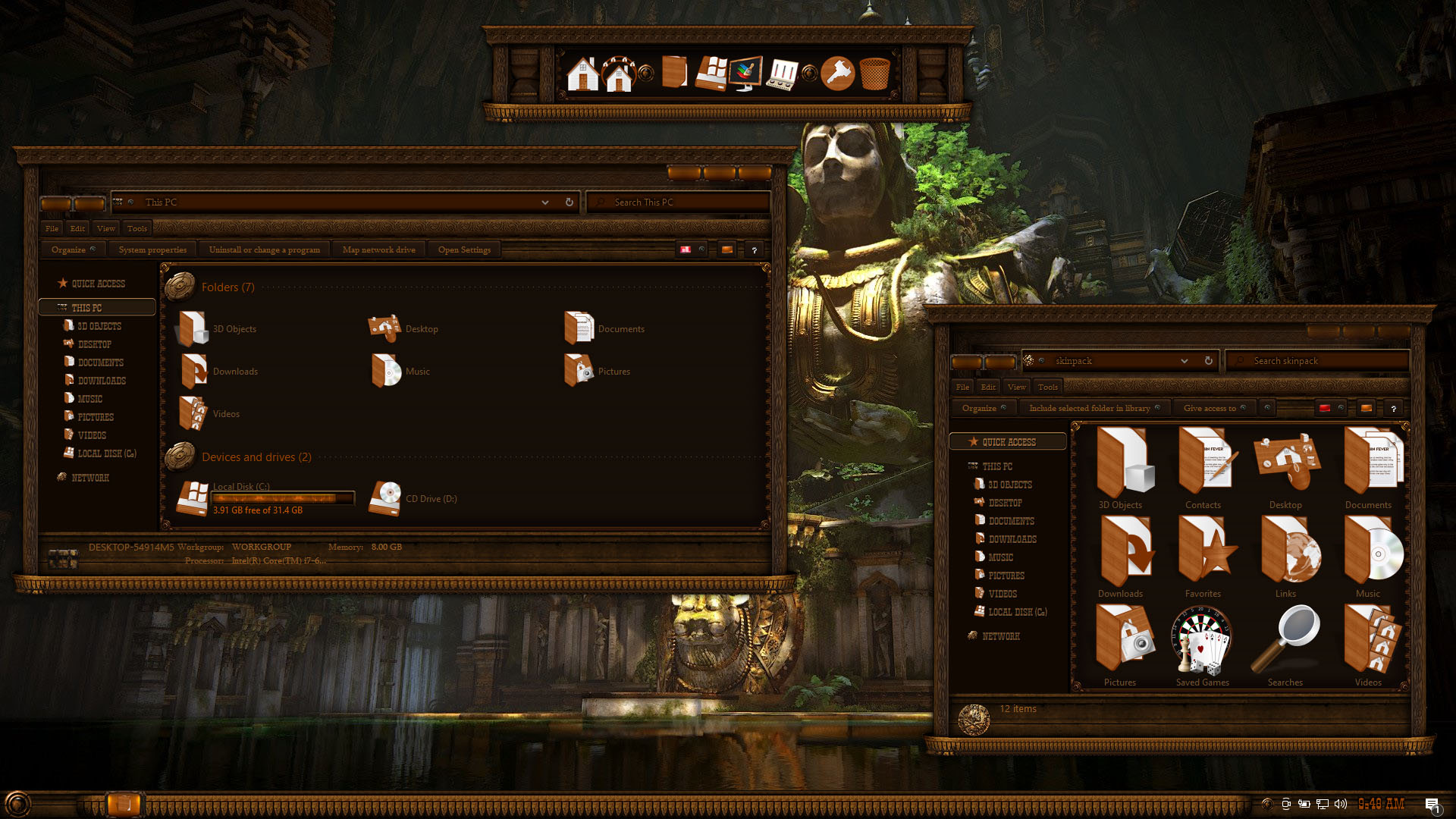Click the volume speaker tray icon

point(1341,804)
